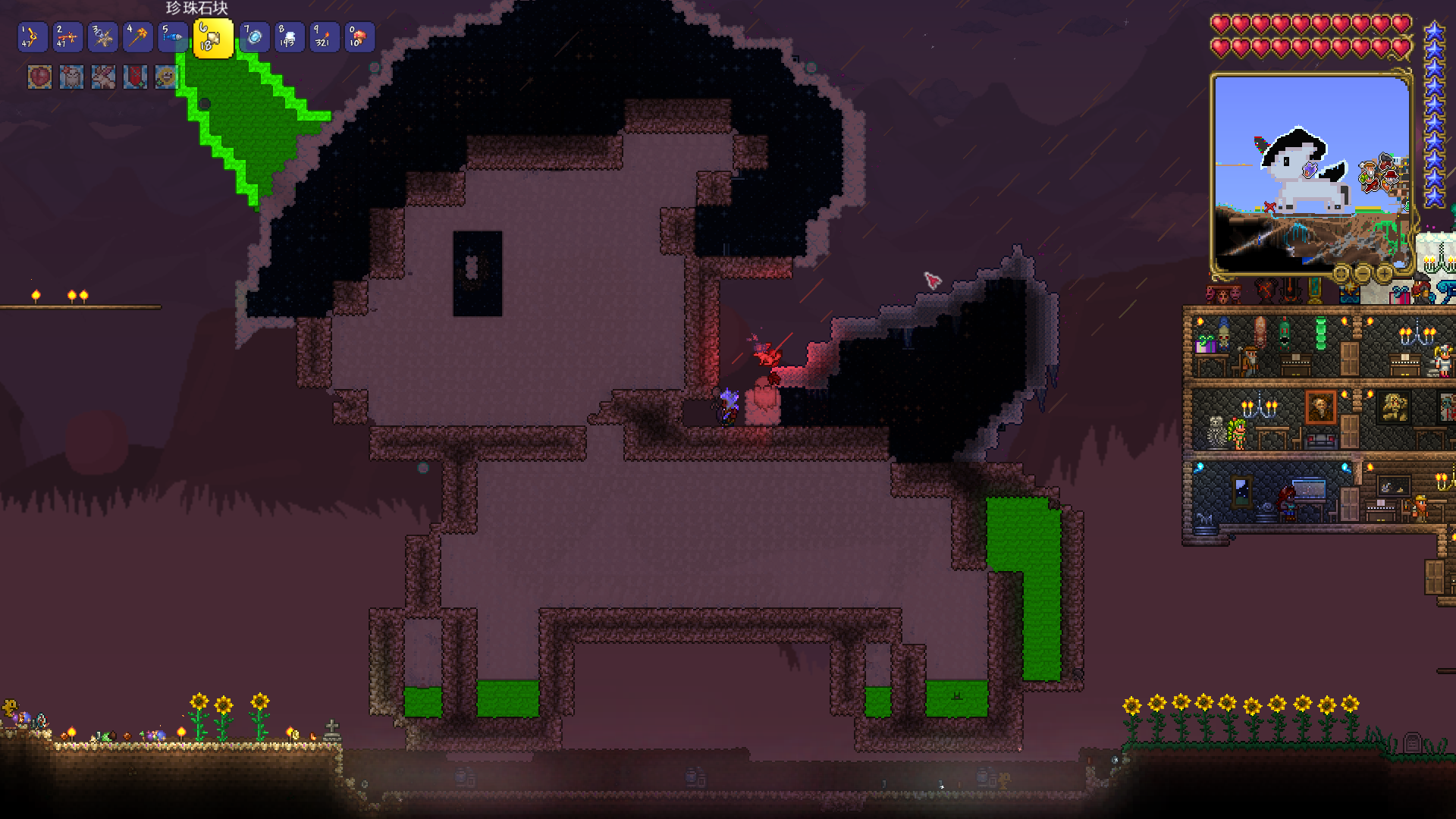Viewport: 1456px width, 819px height.
Task: Zoom in the minimap with plus button
Action: point(1383,273)
